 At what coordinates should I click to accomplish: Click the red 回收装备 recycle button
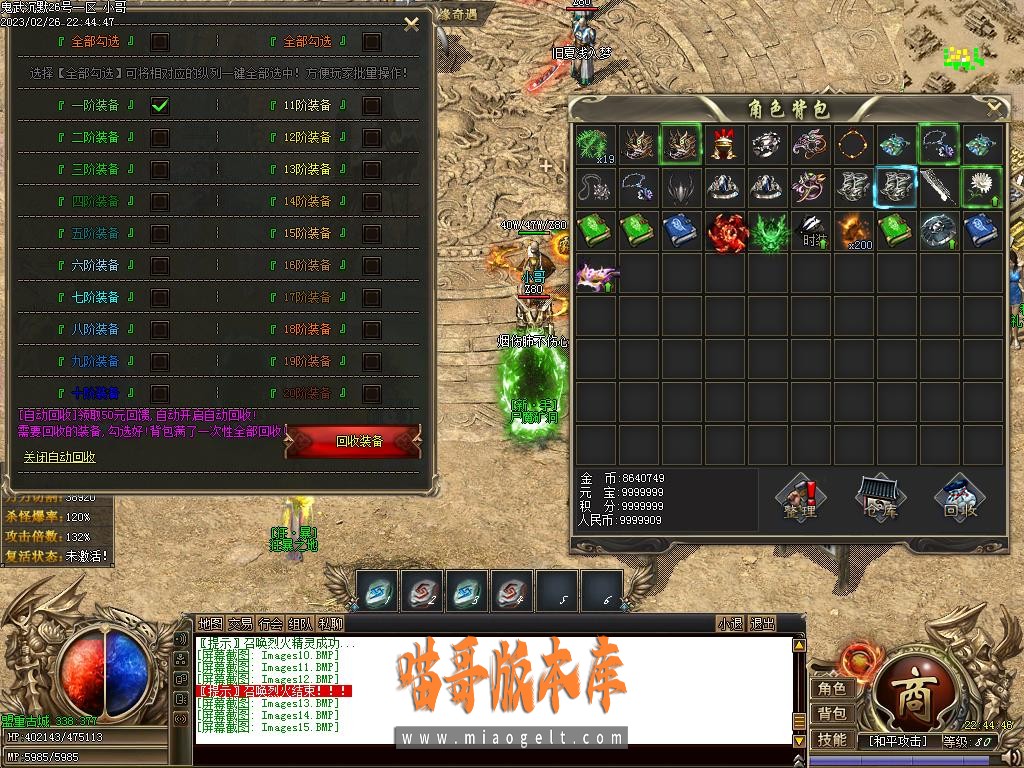354,441
